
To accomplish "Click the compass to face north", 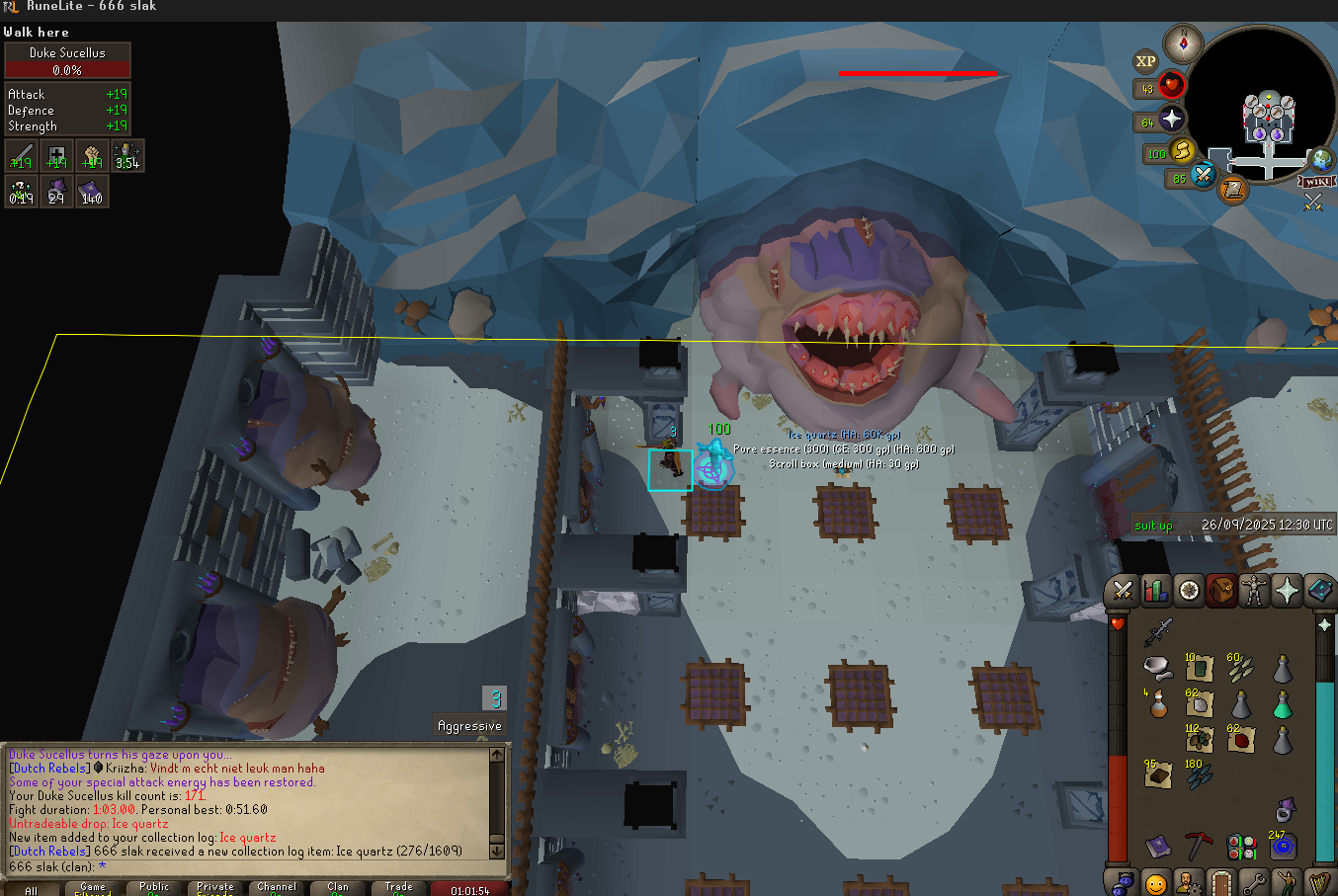I will 1183,44.
